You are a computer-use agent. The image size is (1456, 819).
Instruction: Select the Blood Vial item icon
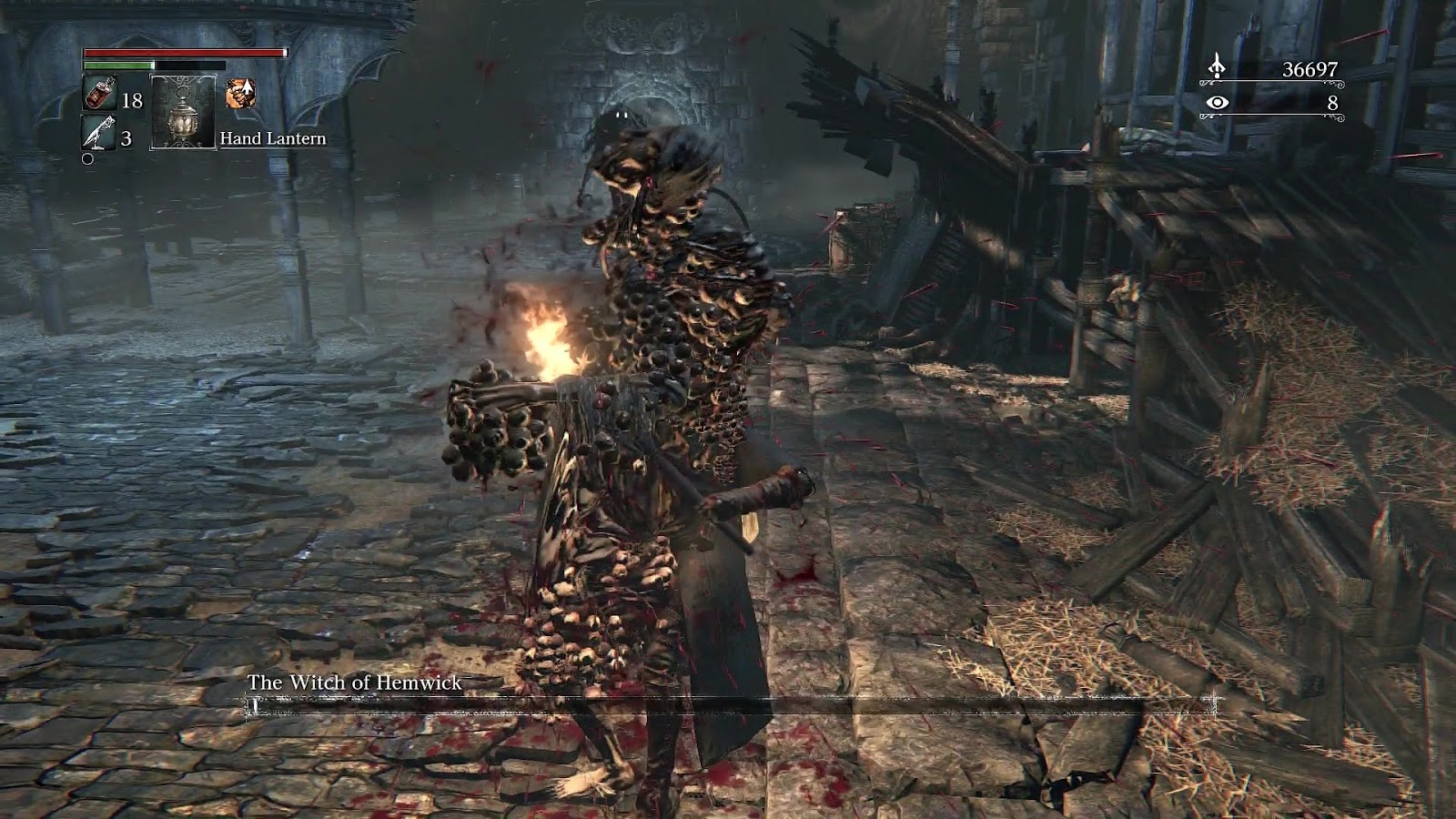point(99,94)
